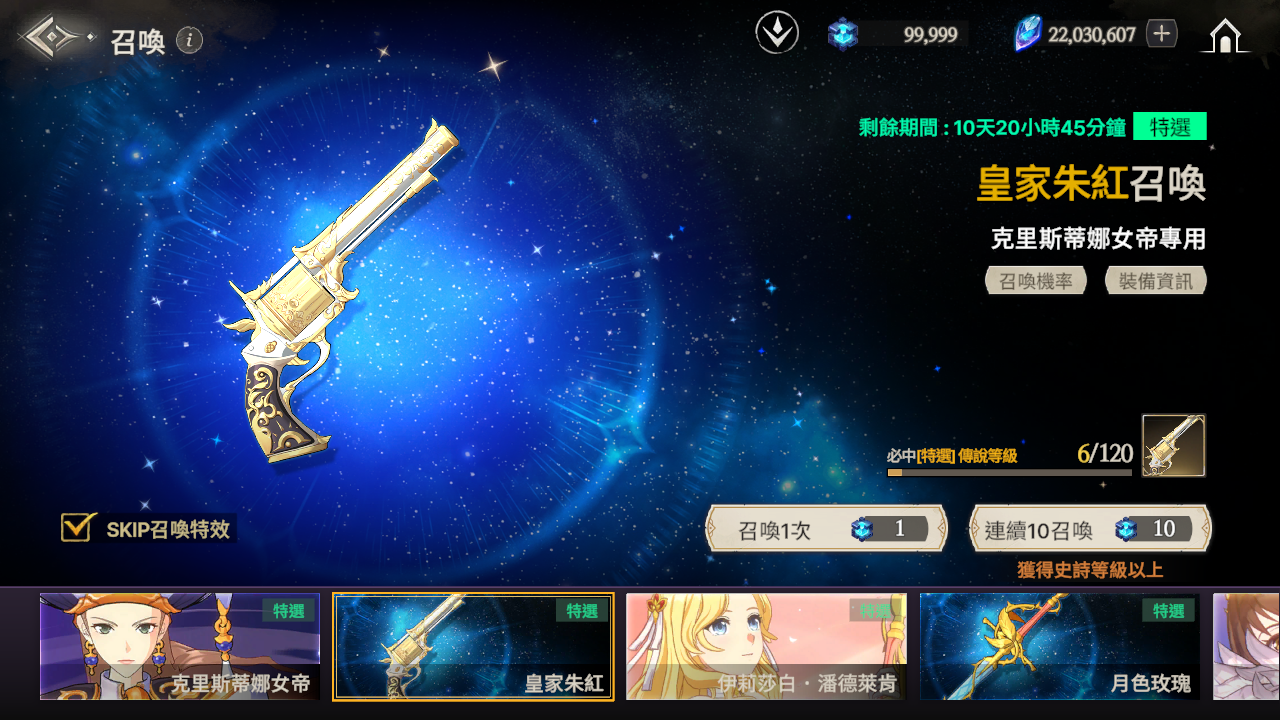Open 裝備資訊 equipment info
The height and width of the screenshot is (720, 1280).
(x=1156, y=281)
